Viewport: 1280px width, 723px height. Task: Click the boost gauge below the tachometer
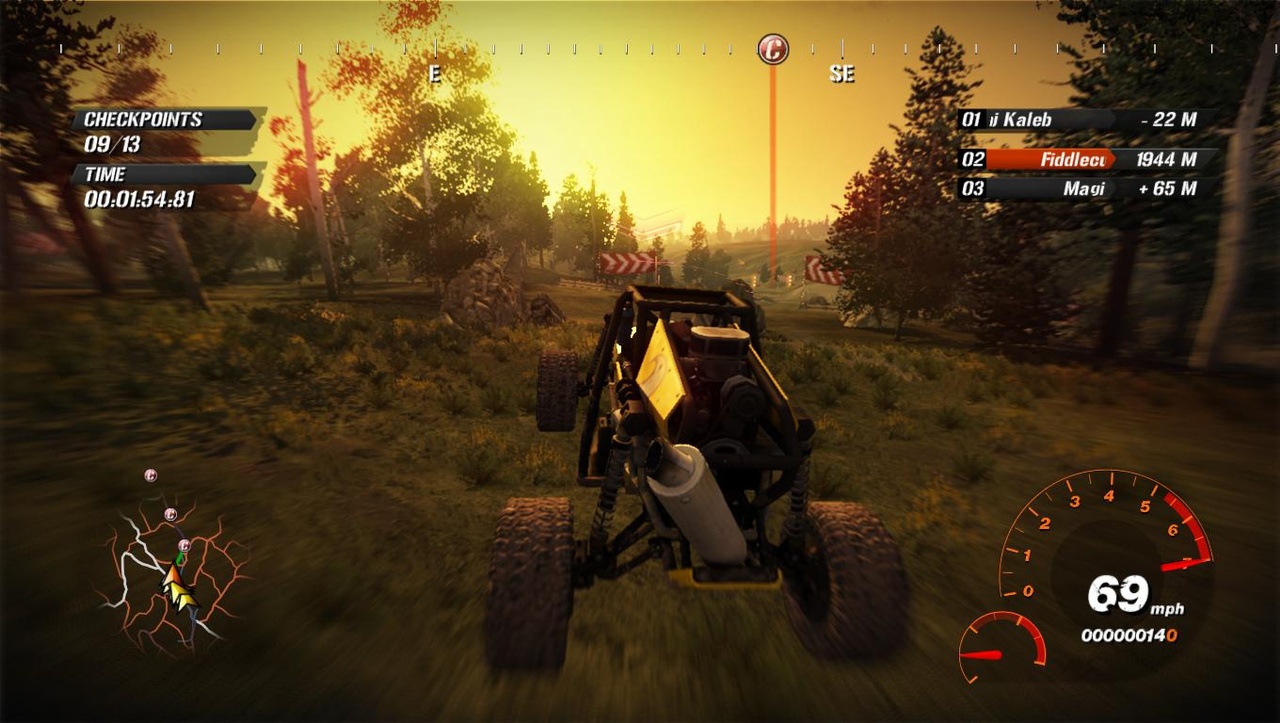click(1000, 650)
